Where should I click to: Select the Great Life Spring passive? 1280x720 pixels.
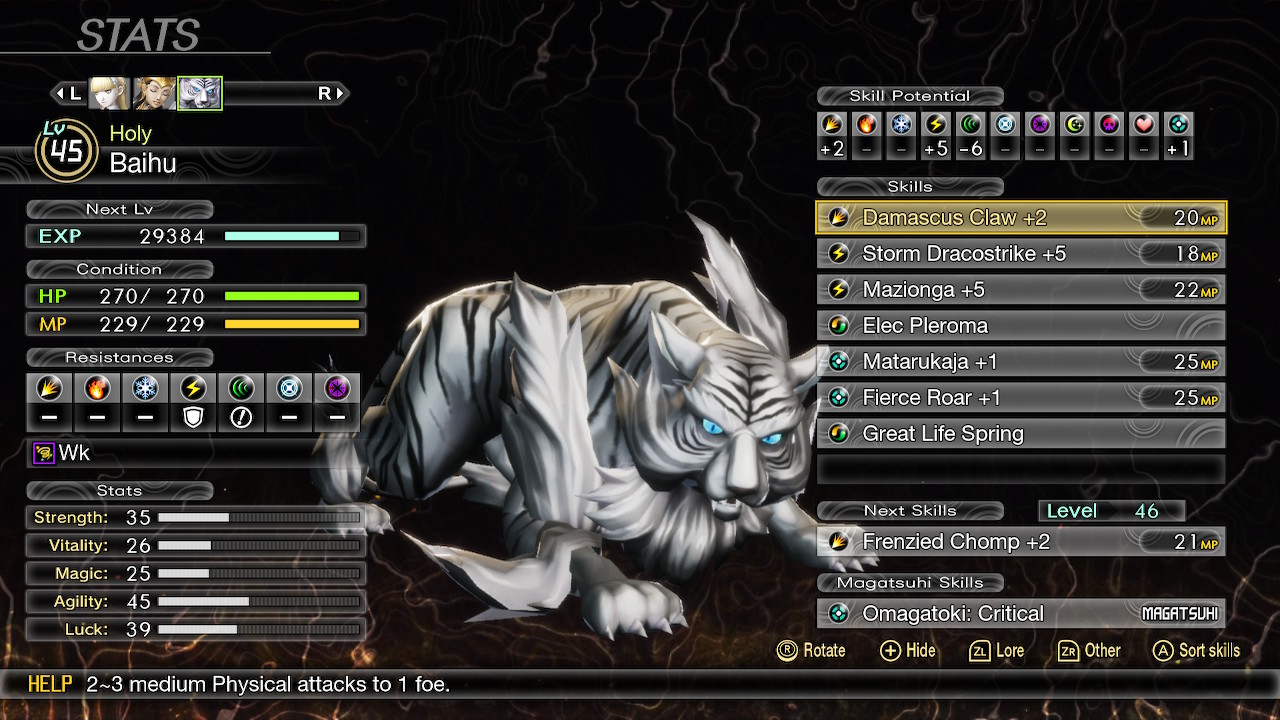(x=1021, y=434)
